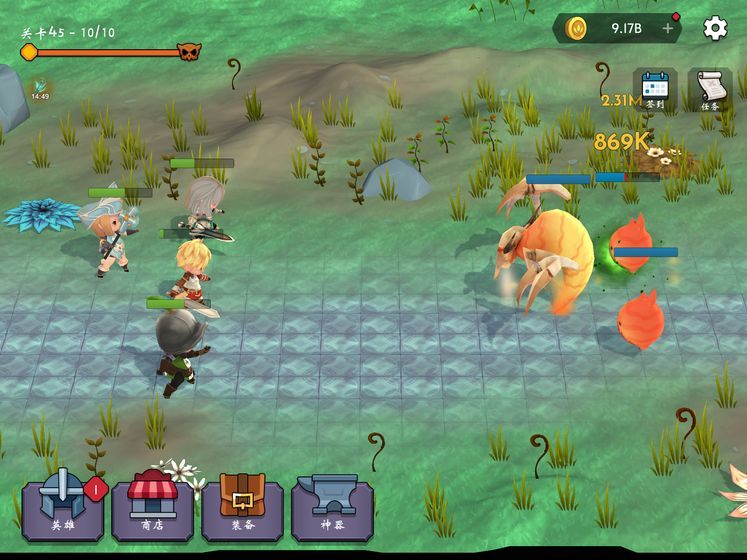Open the 装备 equipment menu

pos(243,506)
